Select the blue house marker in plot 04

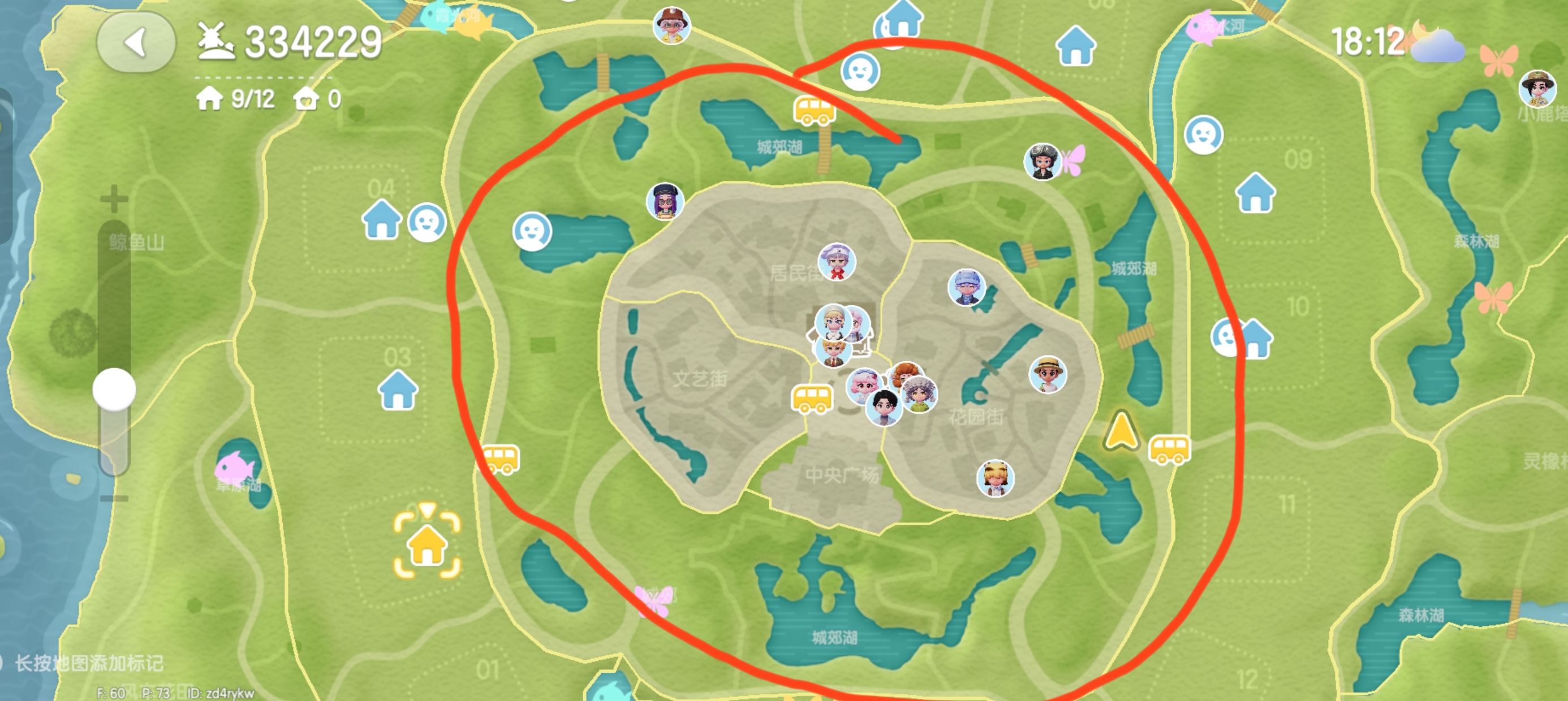(382, 220)
